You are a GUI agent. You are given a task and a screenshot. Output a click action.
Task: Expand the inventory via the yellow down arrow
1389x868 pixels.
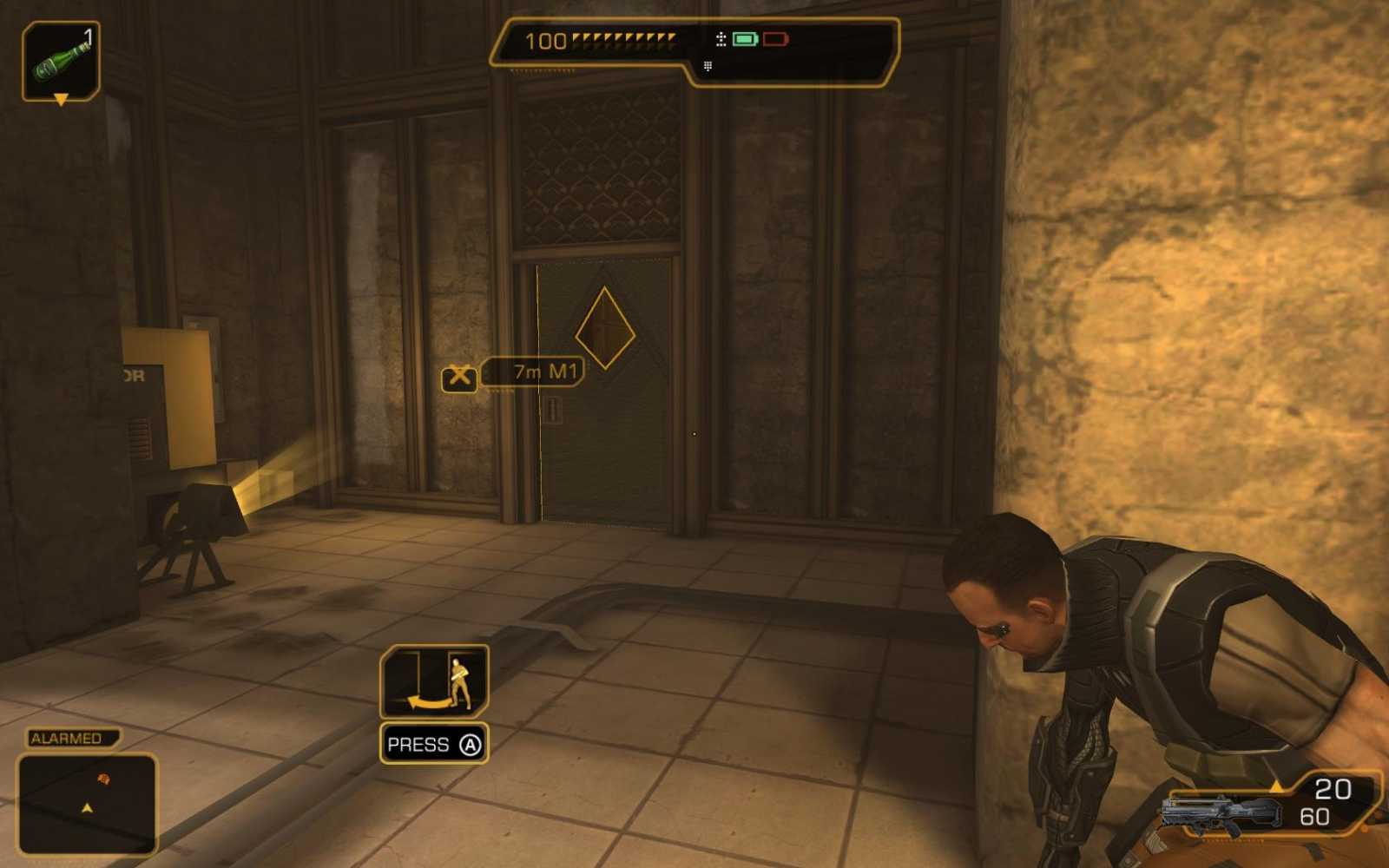(x=61, y=102)
